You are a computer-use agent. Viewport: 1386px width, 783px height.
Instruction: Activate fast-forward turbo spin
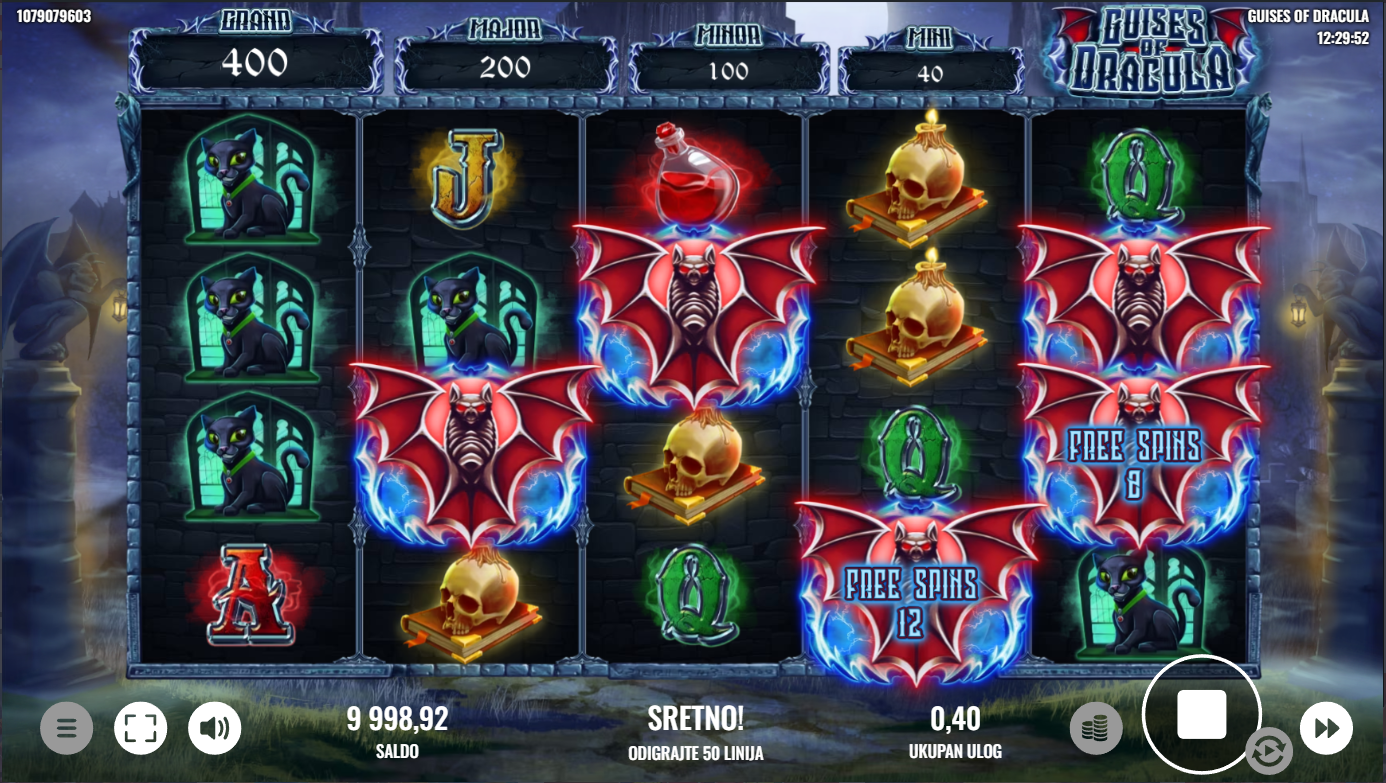coord(1326,728)
